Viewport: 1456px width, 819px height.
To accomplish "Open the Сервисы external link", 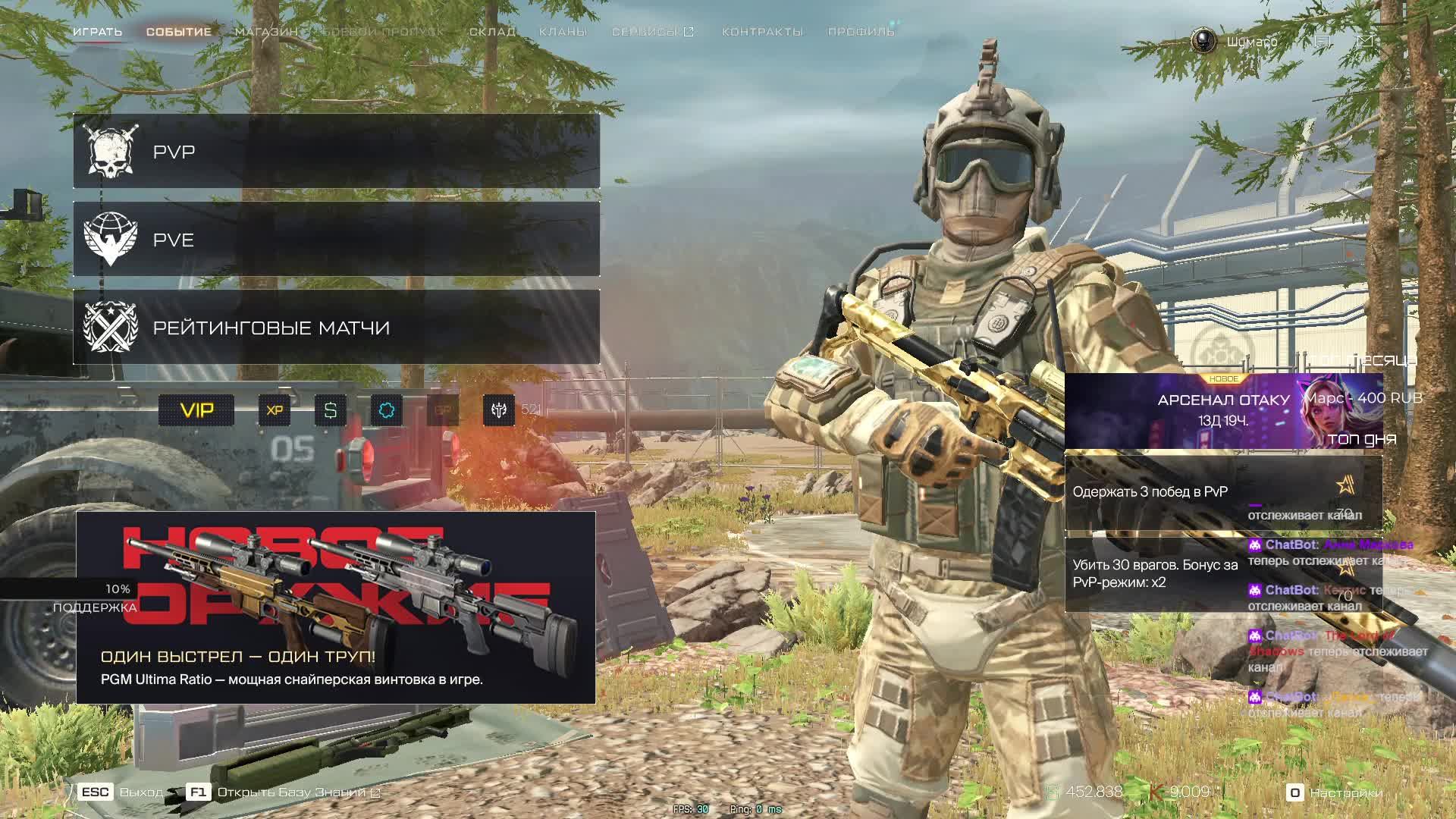I will tap(652, 32).
